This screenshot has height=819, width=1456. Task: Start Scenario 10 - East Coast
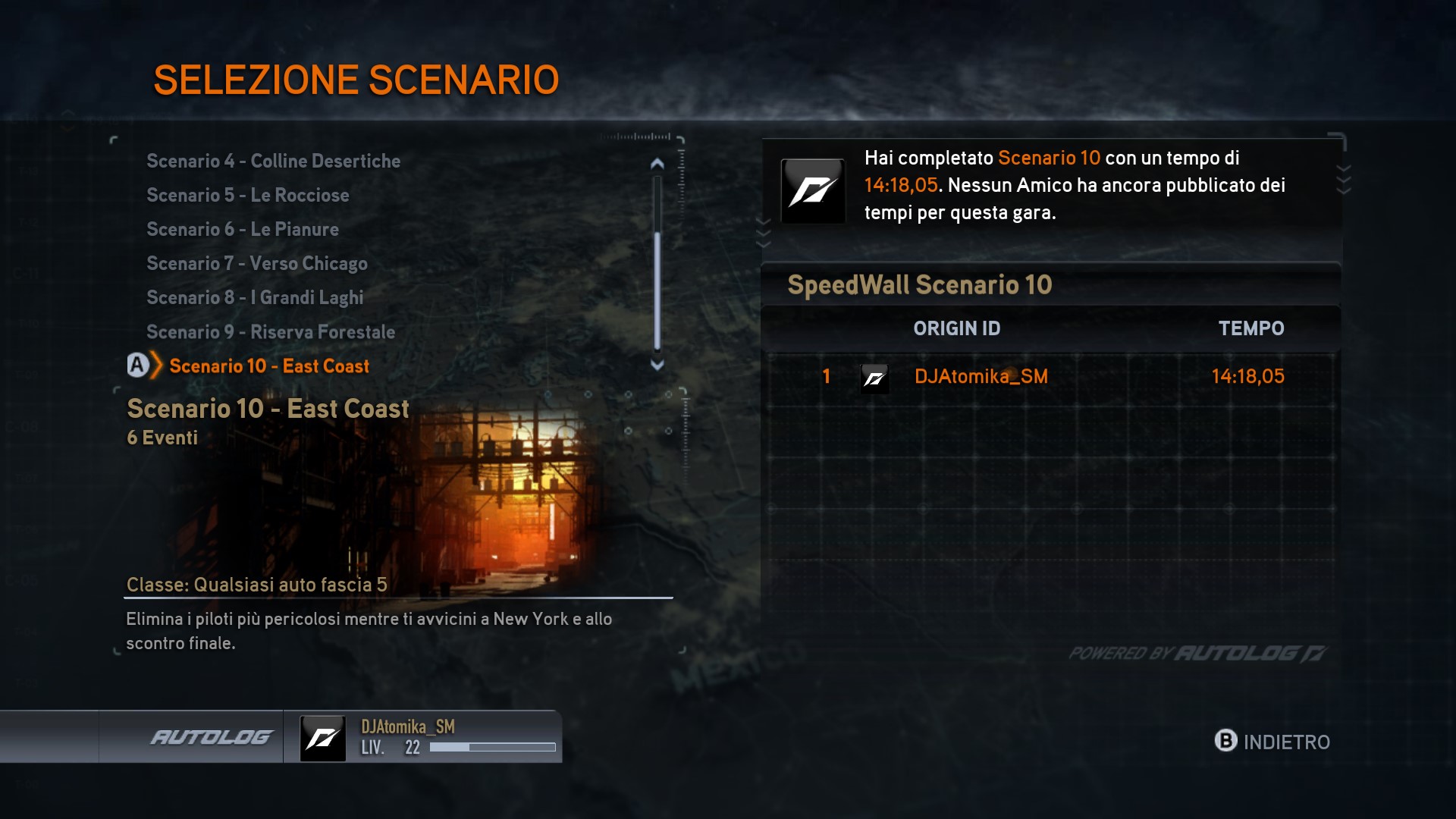[268, 366]
